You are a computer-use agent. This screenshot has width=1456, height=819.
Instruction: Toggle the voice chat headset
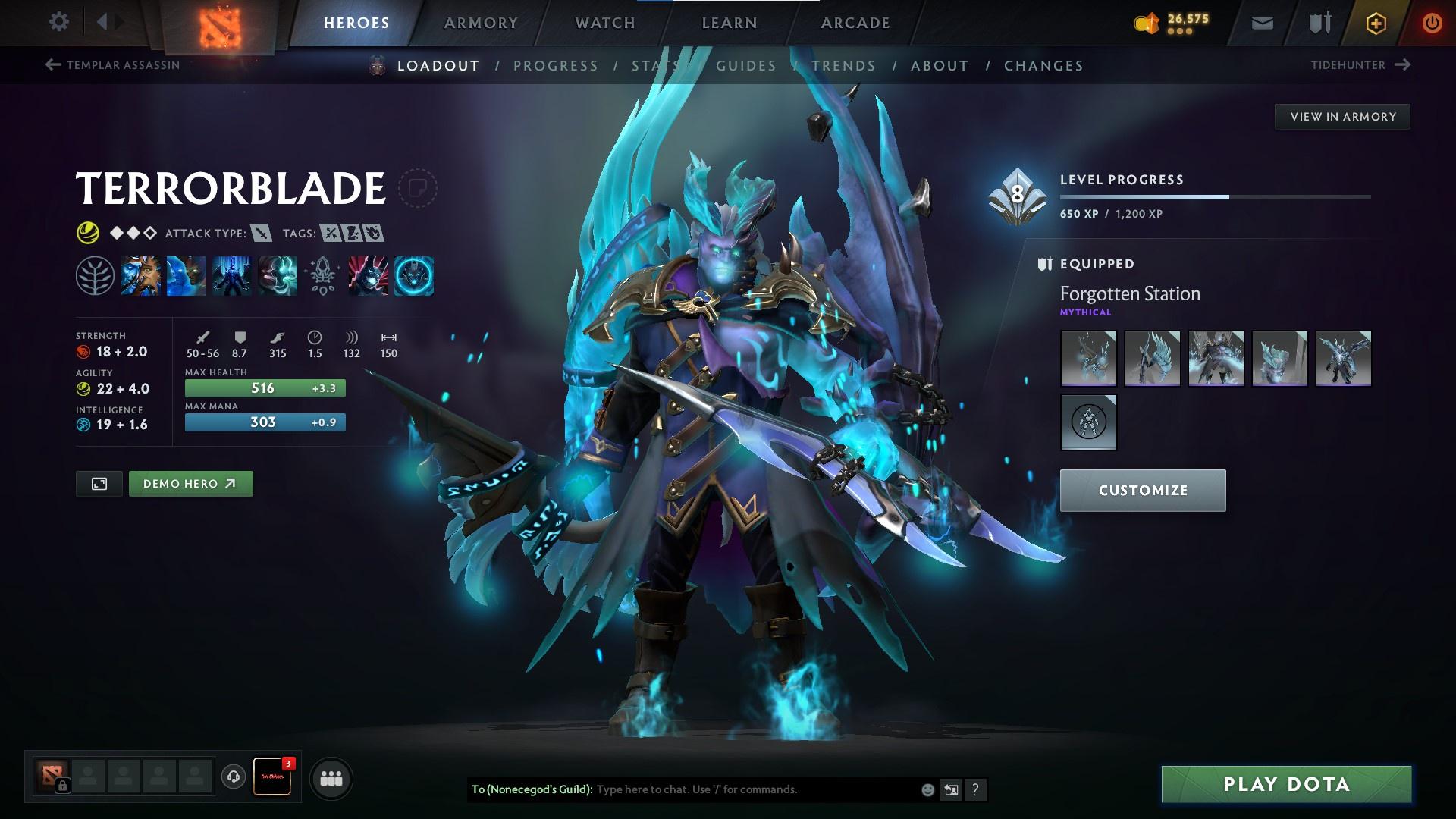coord(233,777)
